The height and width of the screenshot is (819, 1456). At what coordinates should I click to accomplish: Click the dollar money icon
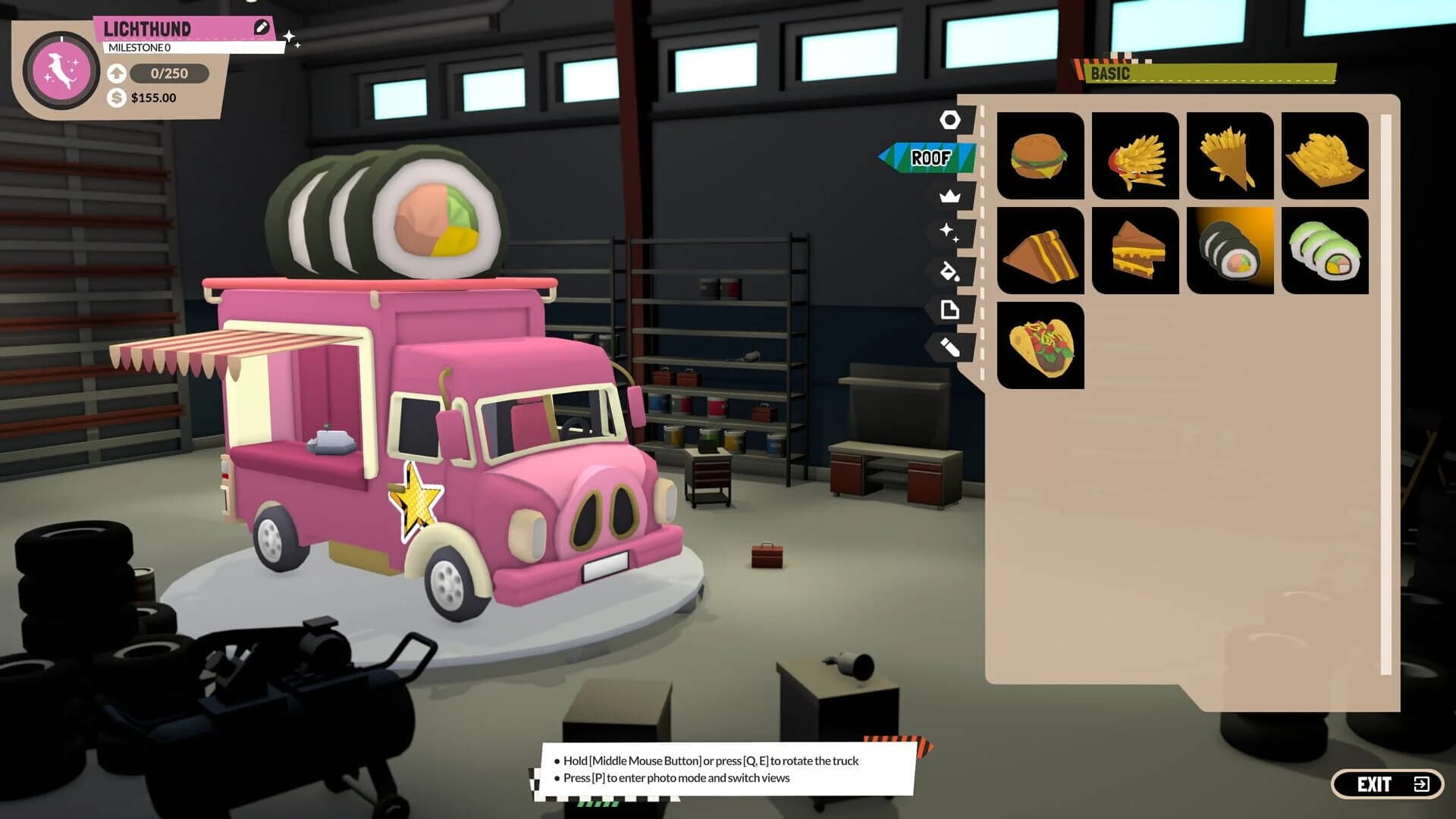coord(116,97)
